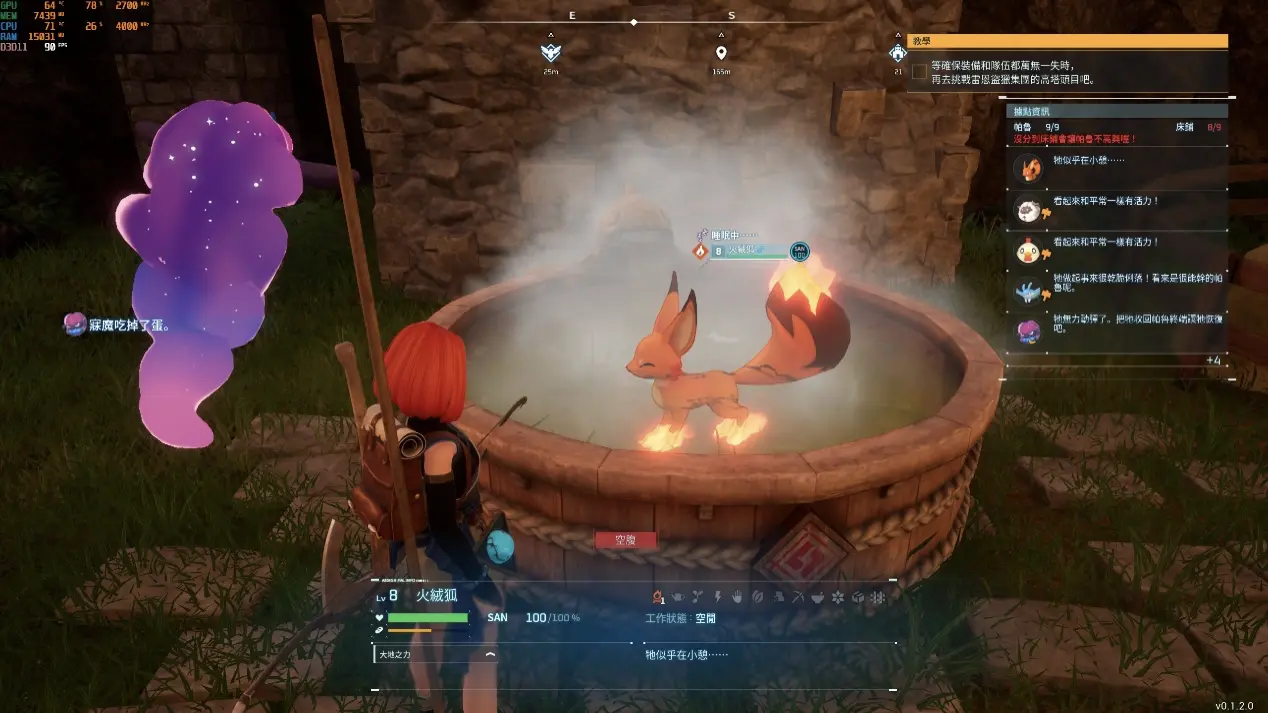
Task: Expand the +4 more pals indicator
Action: tap(1213, 360)
